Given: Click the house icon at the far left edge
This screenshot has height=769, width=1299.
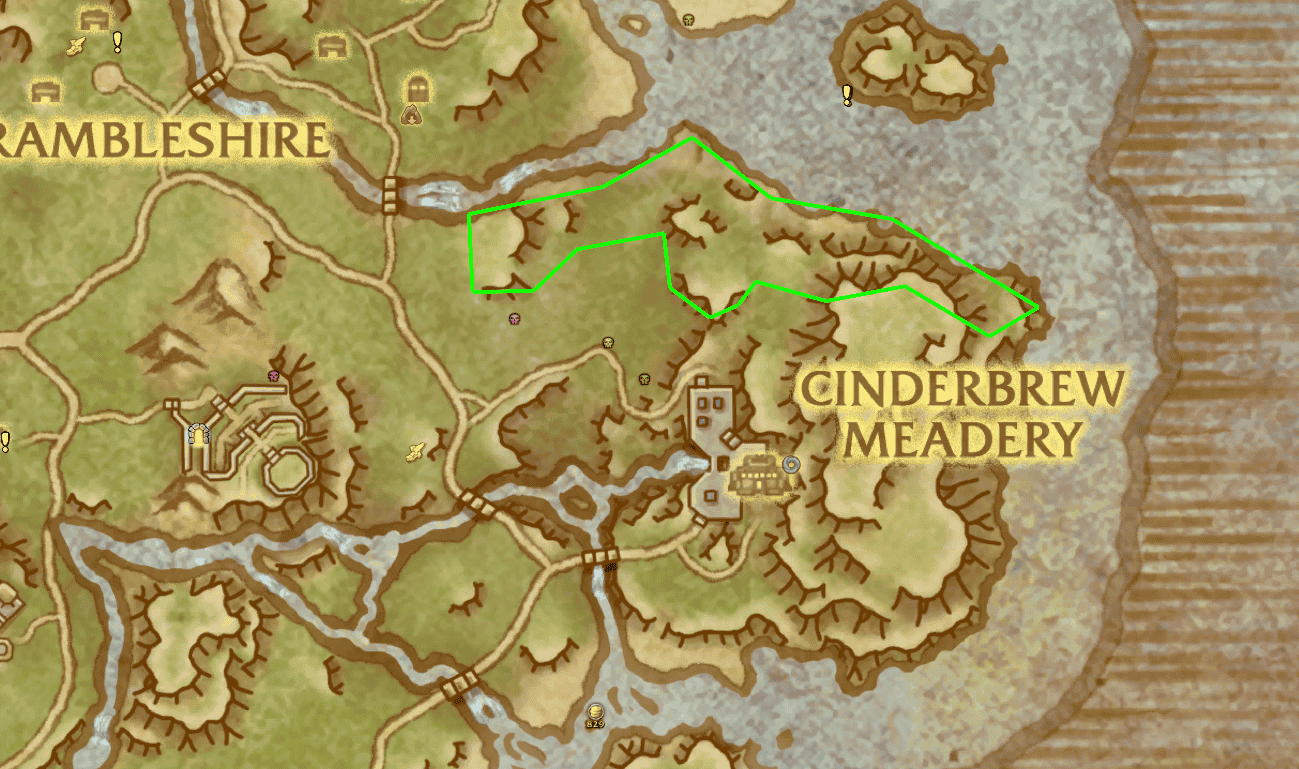Looking at the screenshot, I should (x=45, y=89).
